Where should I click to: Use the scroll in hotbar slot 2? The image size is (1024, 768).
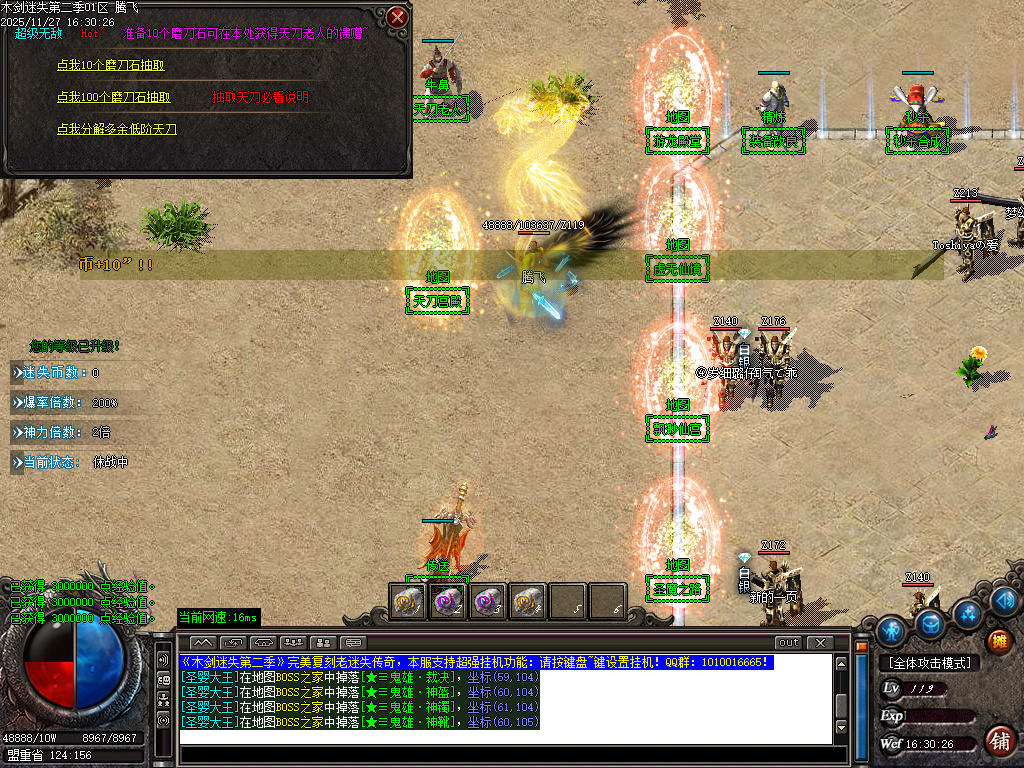tap(447, 601)
